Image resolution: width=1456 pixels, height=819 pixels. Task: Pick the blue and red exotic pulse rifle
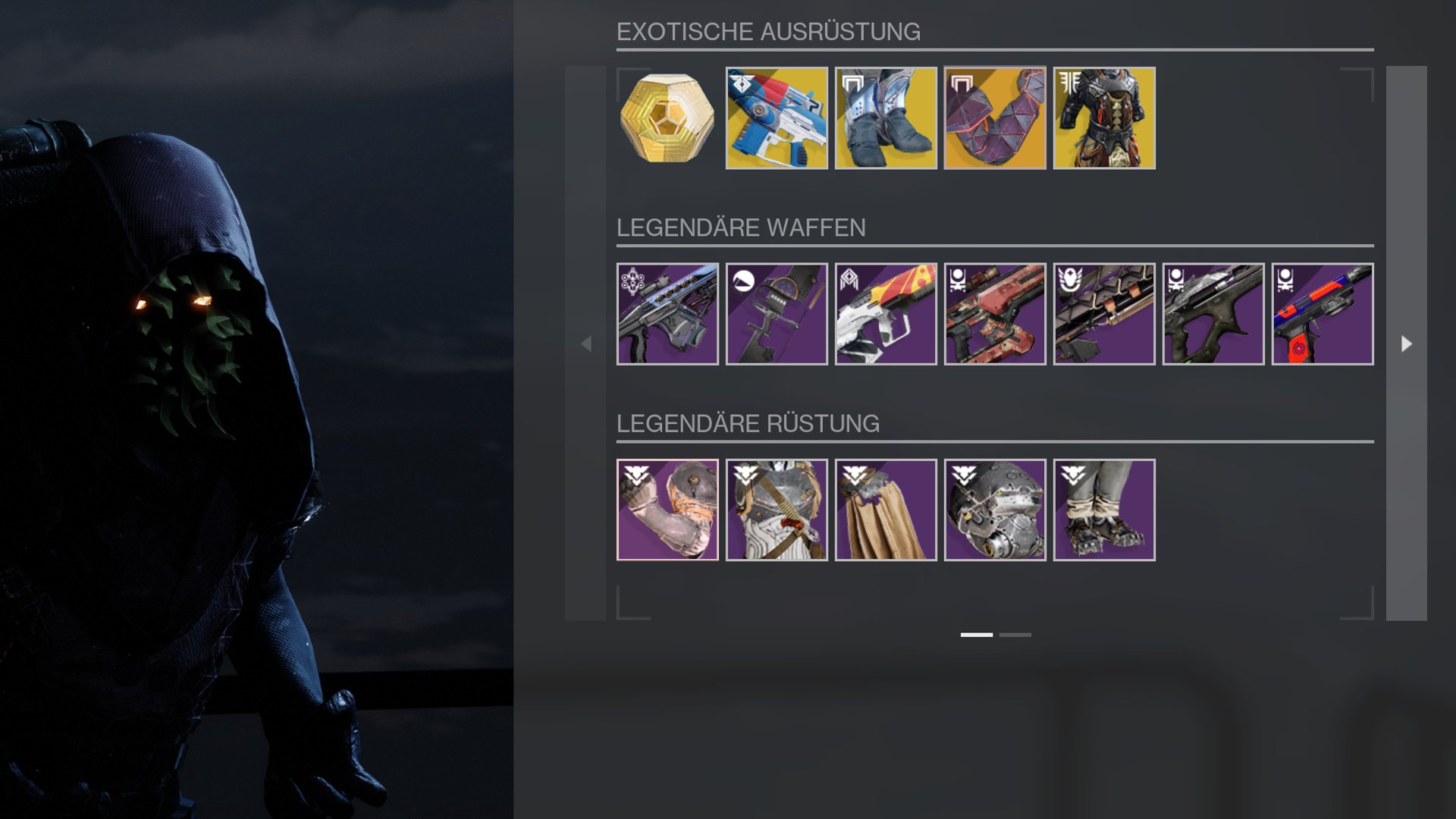coord(777,118)
